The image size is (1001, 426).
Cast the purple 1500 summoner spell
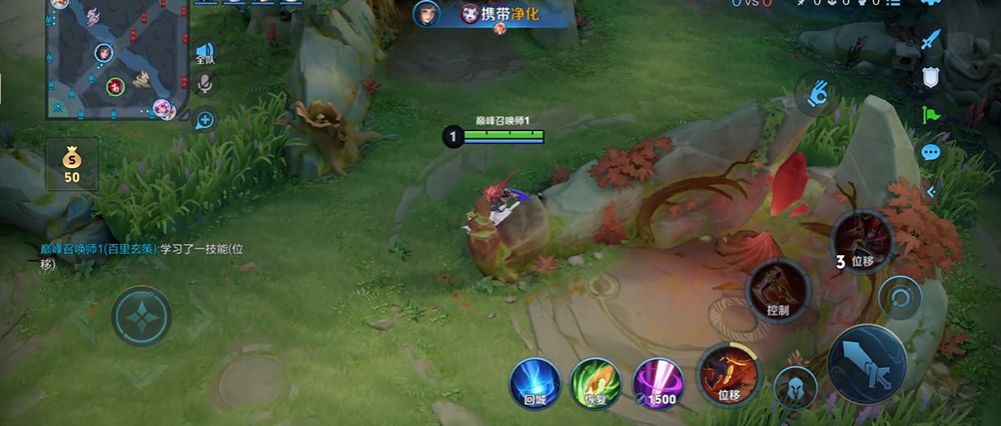pyautogui.click(x=658, y=382)
